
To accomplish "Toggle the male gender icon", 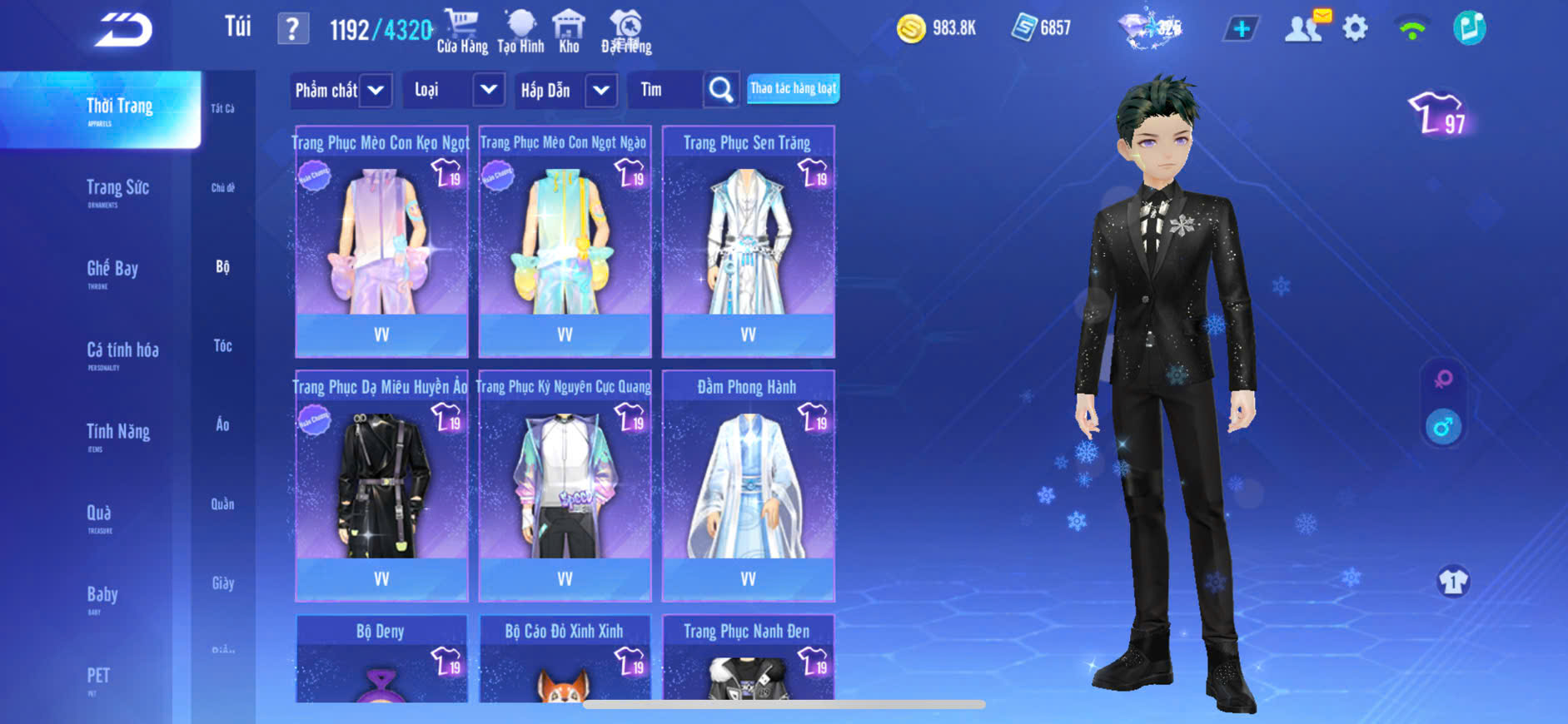I will pyautogui.click(x=1443, y=428).
